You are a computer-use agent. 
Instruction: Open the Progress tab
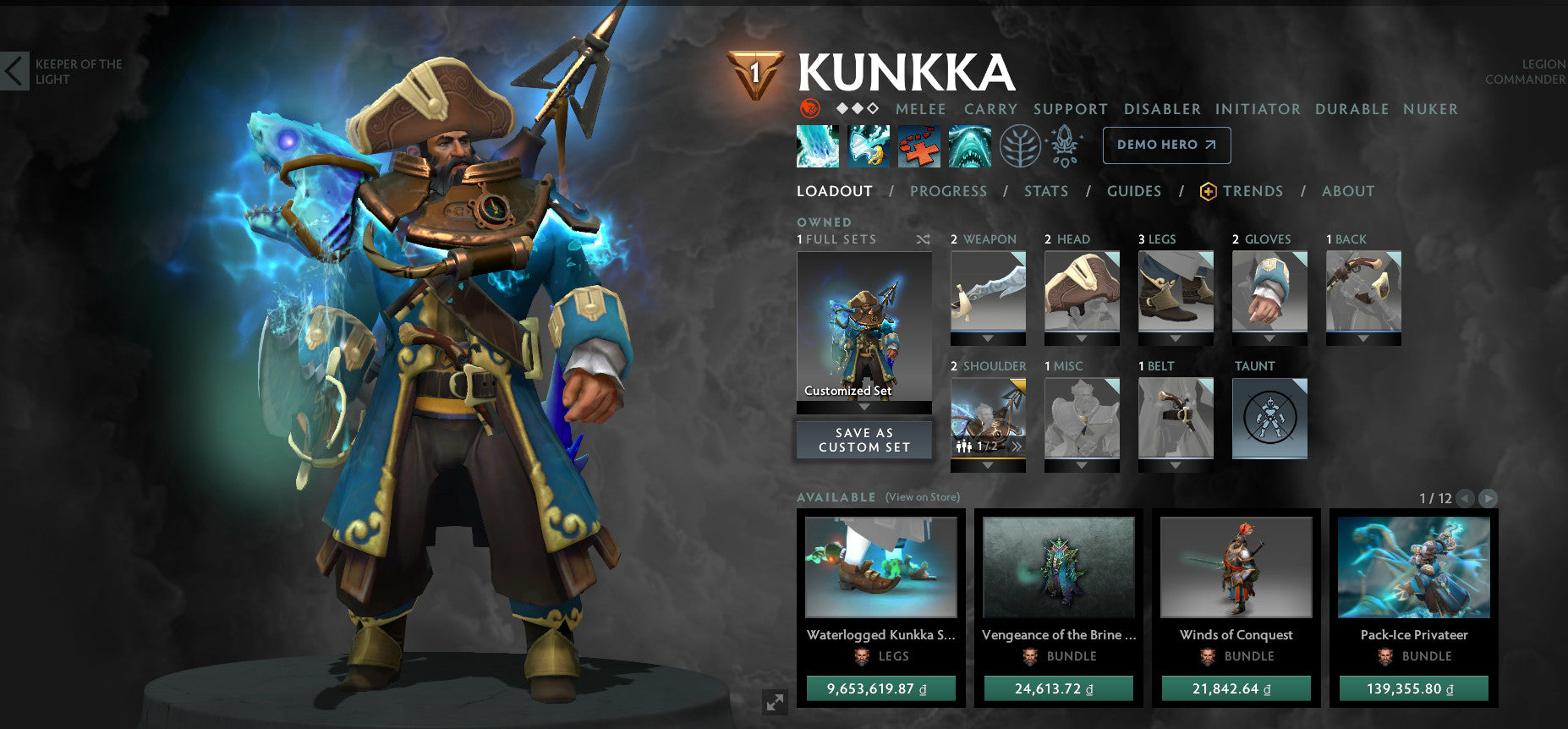coord(949,191)
